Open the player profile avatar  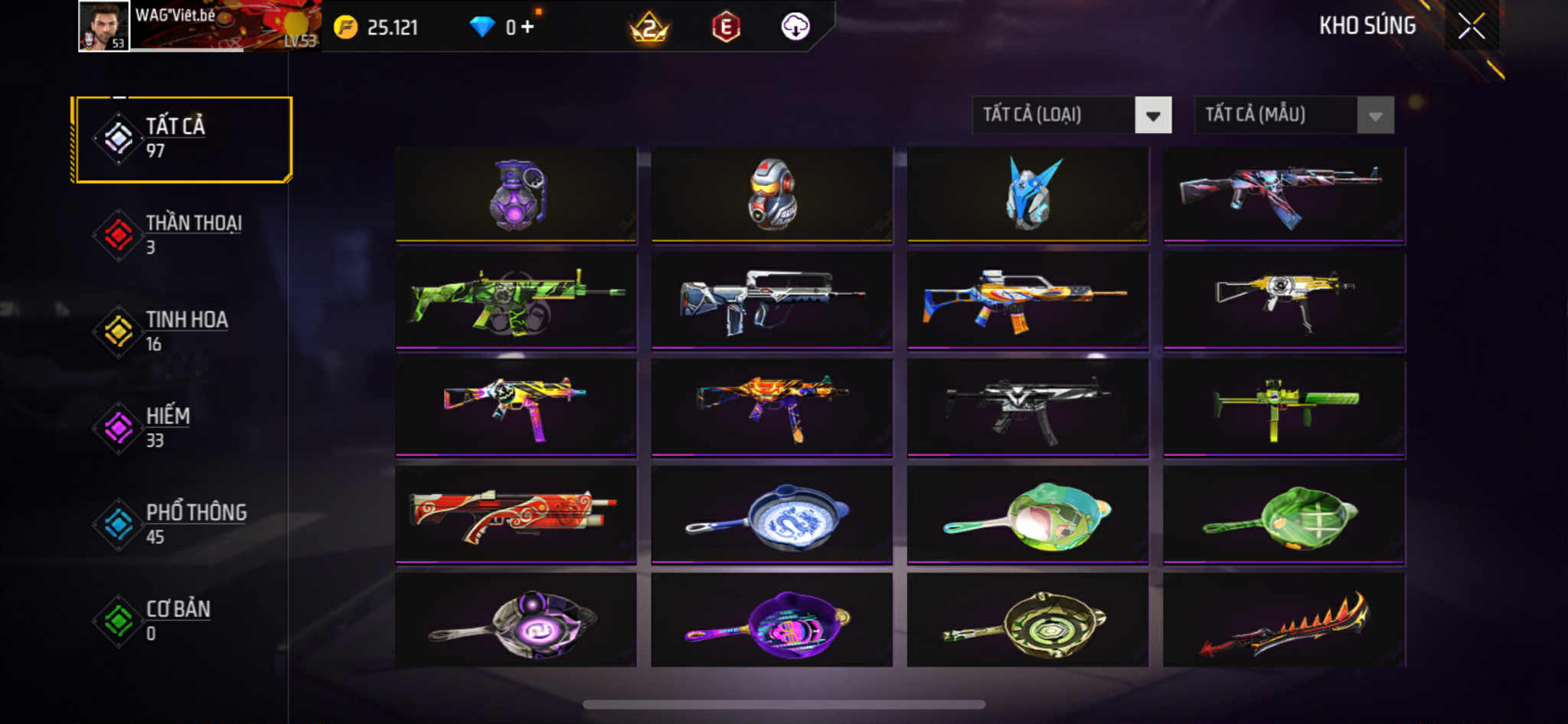coord(104,26)
